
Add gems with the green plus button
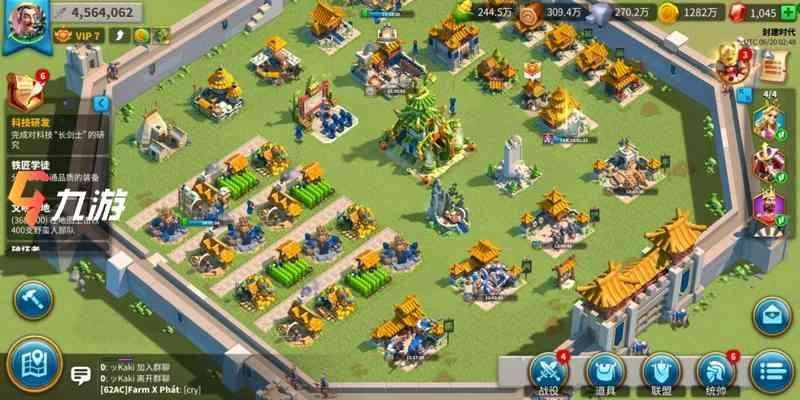tap(790, 12)
